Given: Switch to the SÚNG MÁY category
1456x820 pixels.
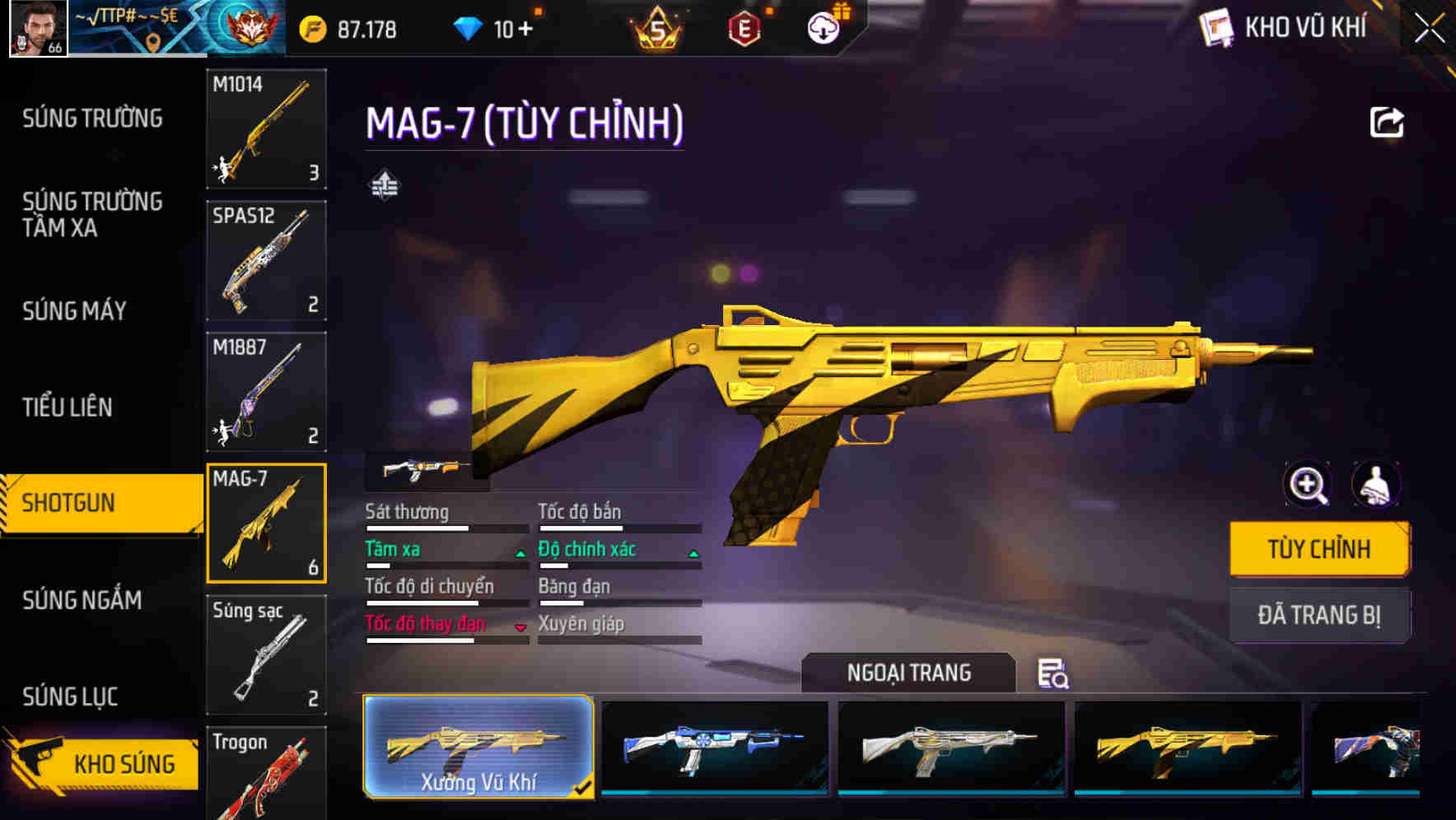Looking at the screenshot, I should coord(72,311).
